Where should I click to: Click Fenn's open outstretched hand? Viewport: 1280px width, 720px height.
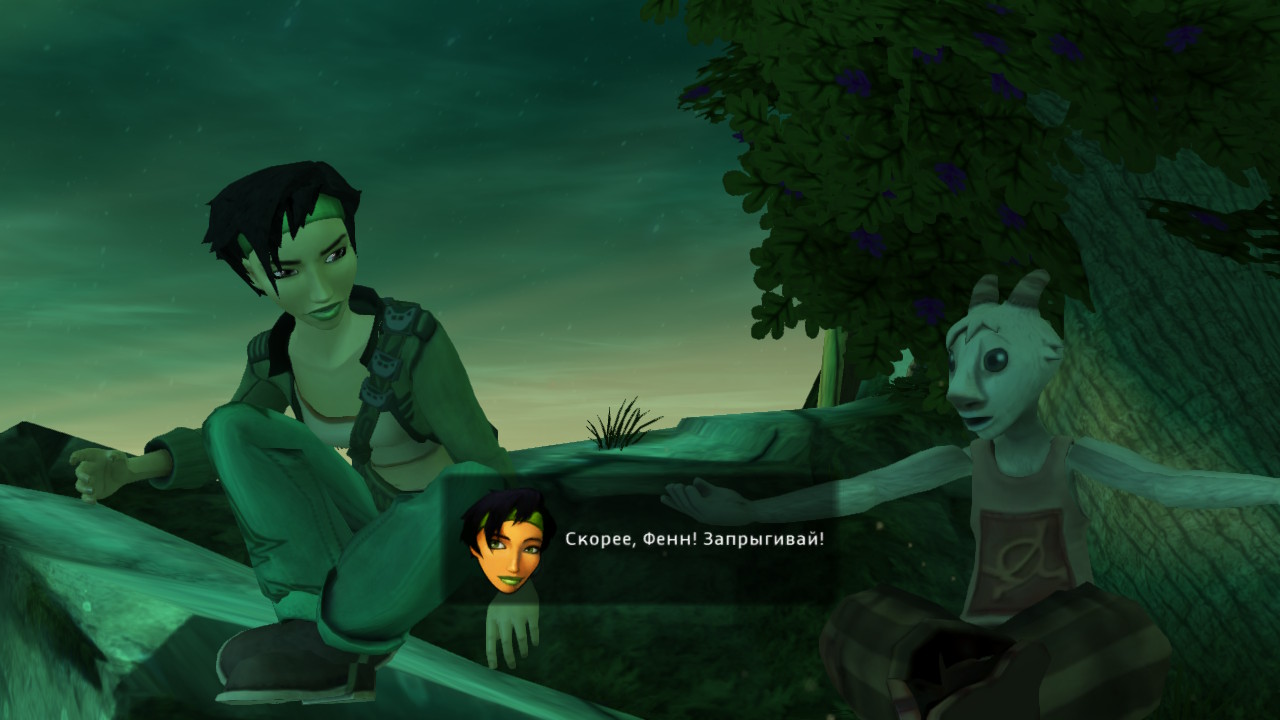(x=700, y=497)
